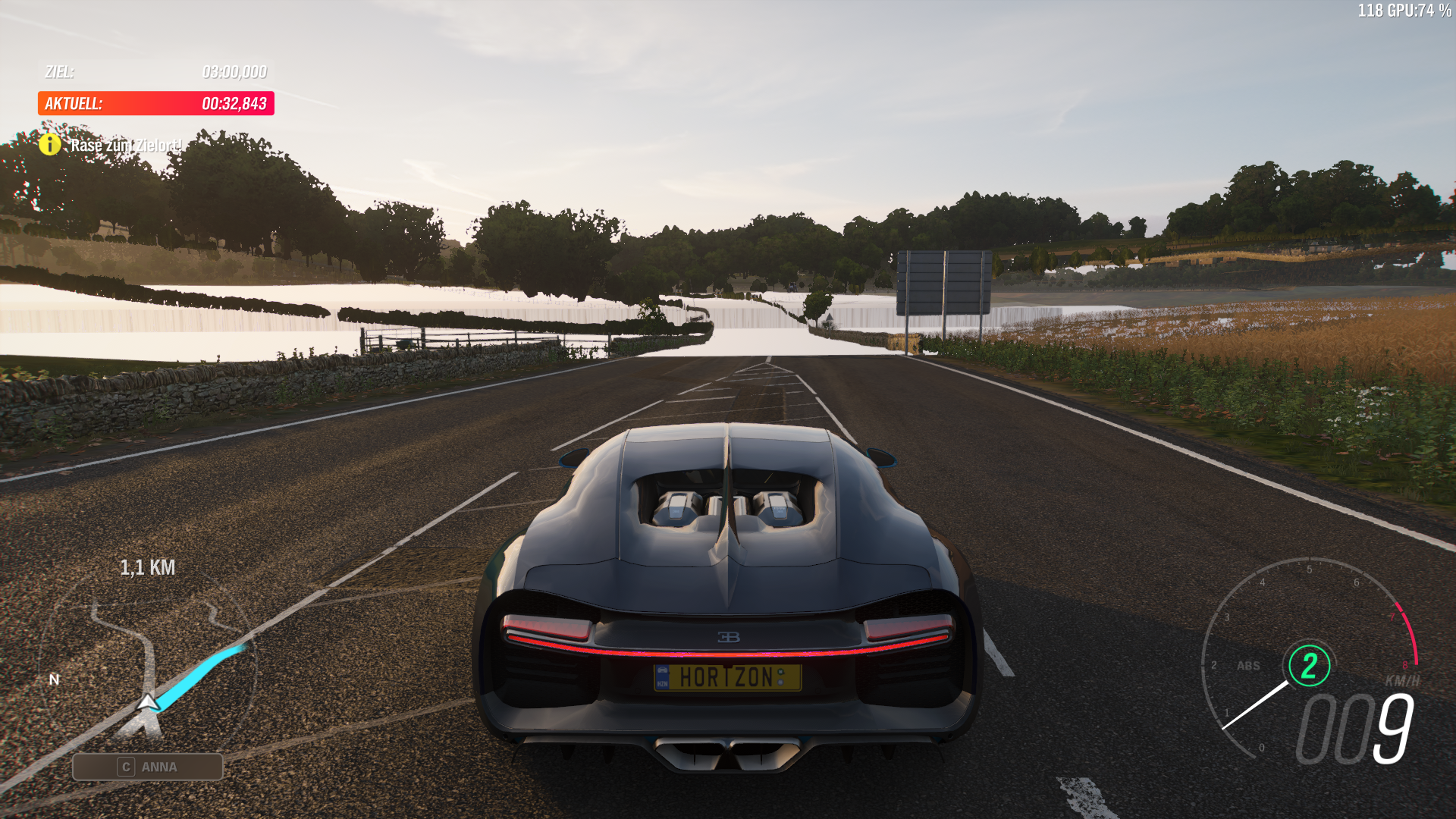Click the red AKTUELL progress bar
1456x819 pixels.
[x=155, y=104]
